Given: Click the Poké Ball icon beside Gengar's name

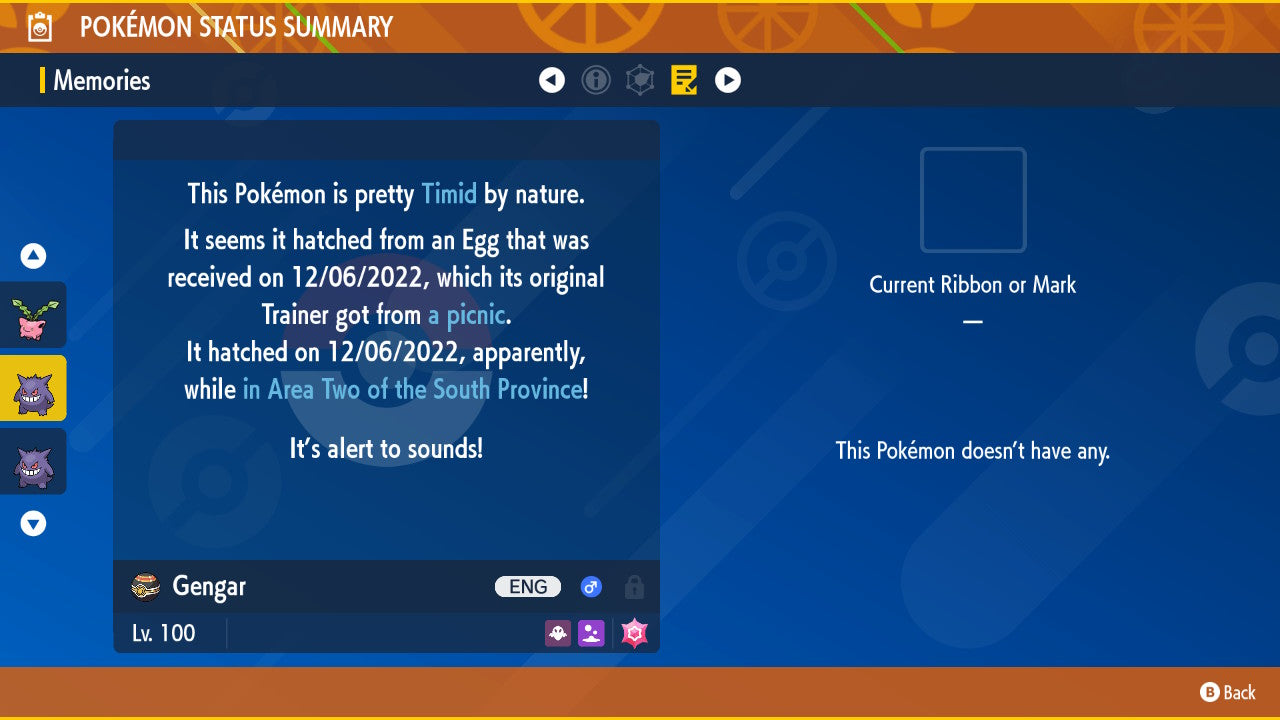Looking at the screenshot, I should 144,587.
